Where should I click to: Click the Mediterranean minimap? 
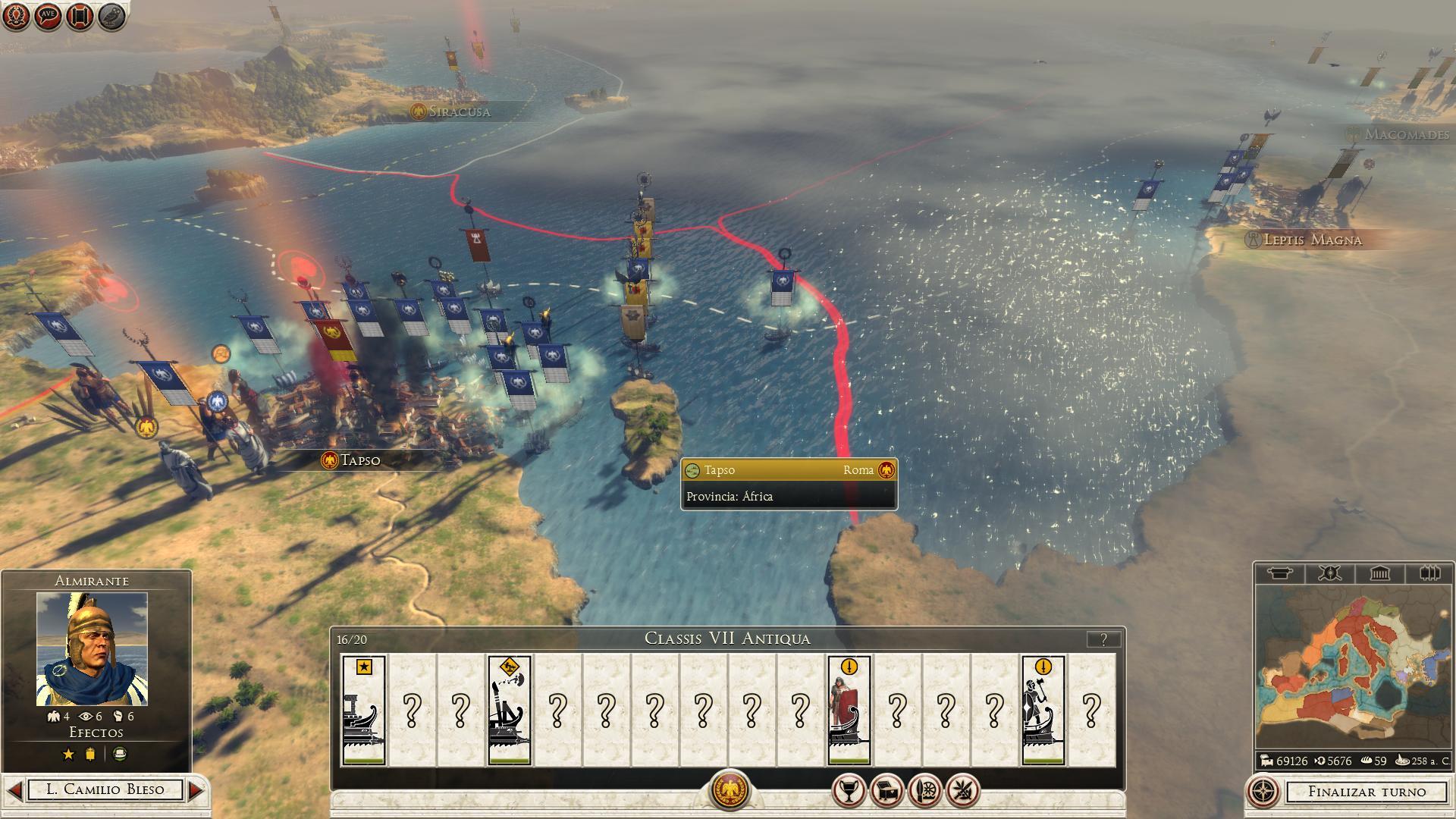point(1354,667)
